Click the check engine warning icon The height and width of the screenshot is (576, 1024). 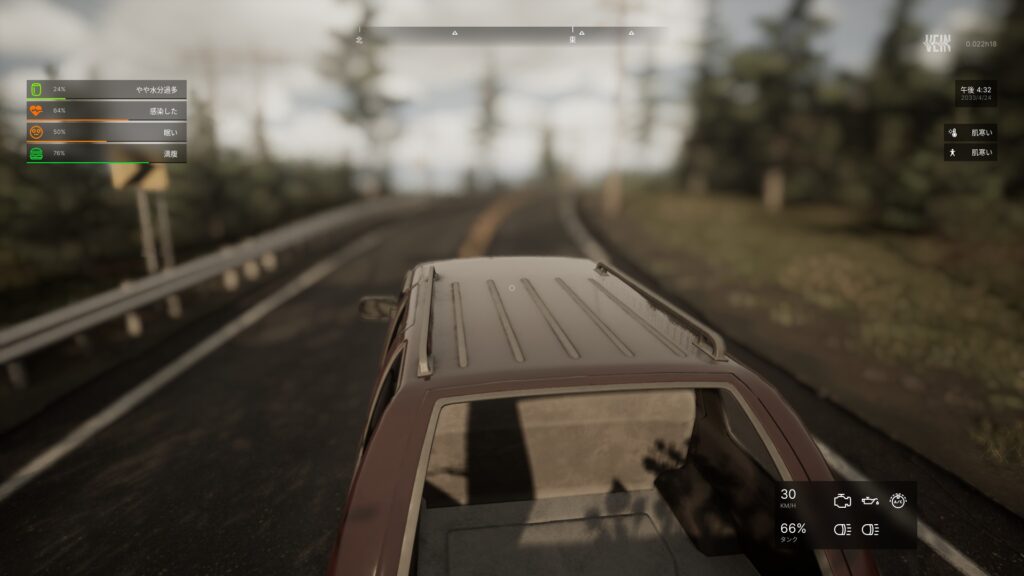842,498
